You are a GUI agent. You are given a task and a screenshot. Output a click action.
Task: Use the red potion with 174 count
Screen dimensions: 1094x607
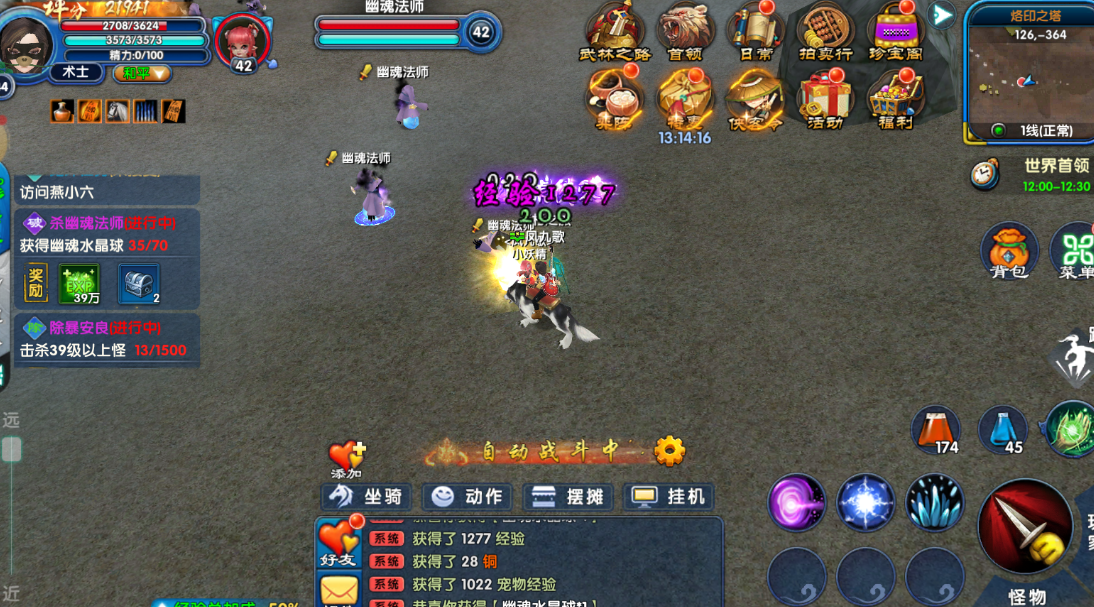(936, 430)
